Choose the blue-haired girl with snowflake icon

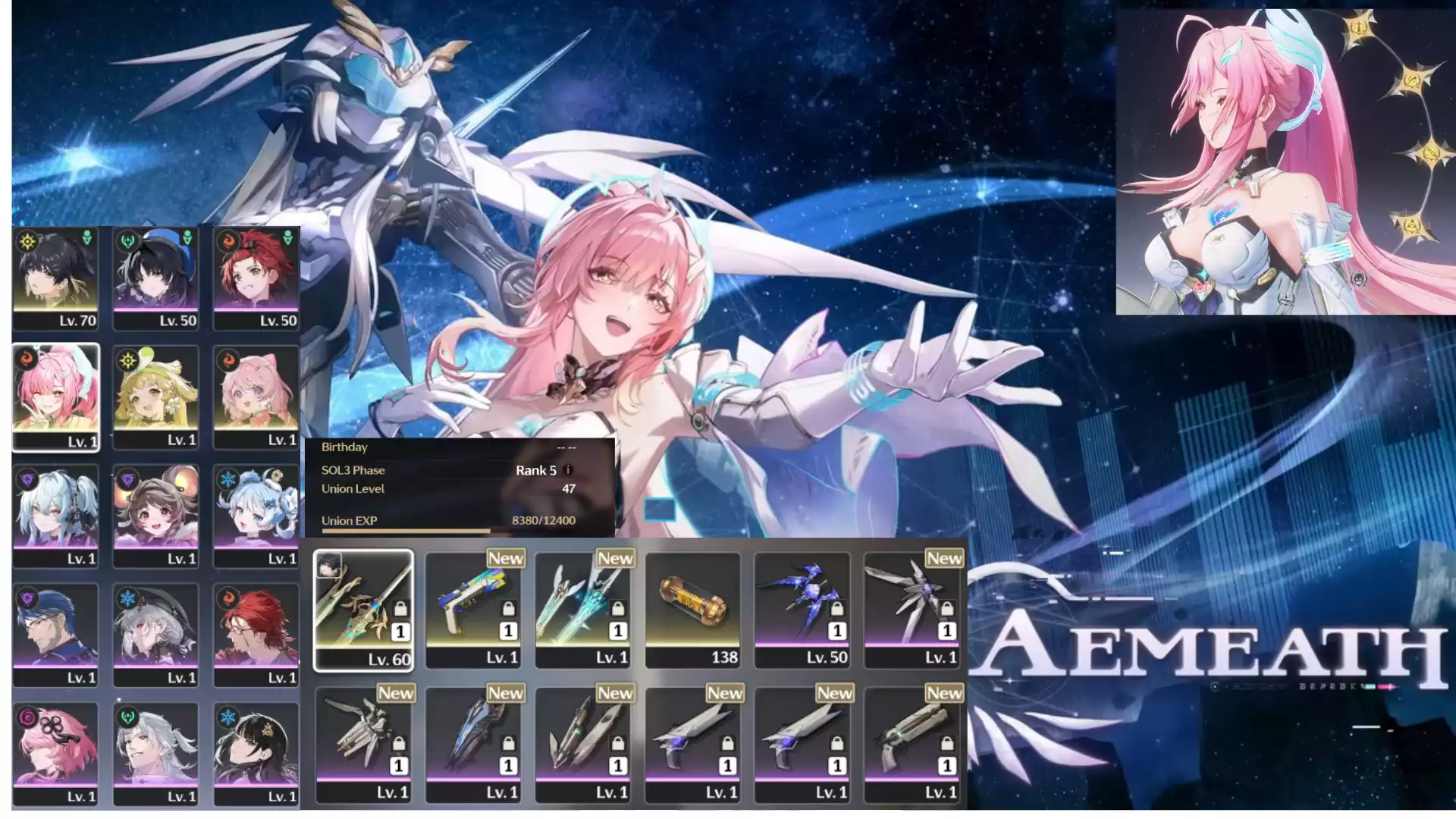point(256,516)
